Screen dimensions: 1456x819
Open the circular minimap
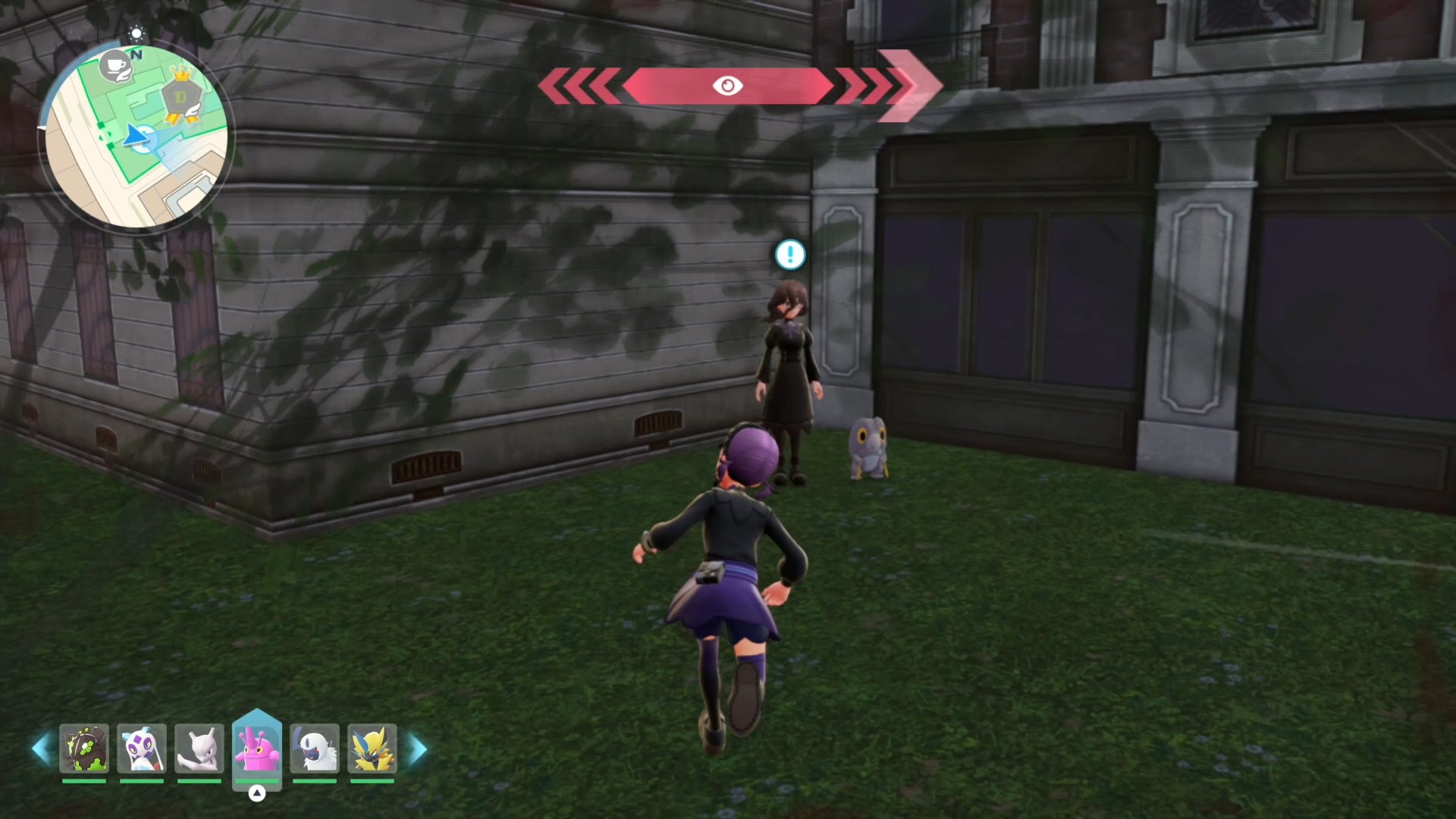click(x=136, y=136)
